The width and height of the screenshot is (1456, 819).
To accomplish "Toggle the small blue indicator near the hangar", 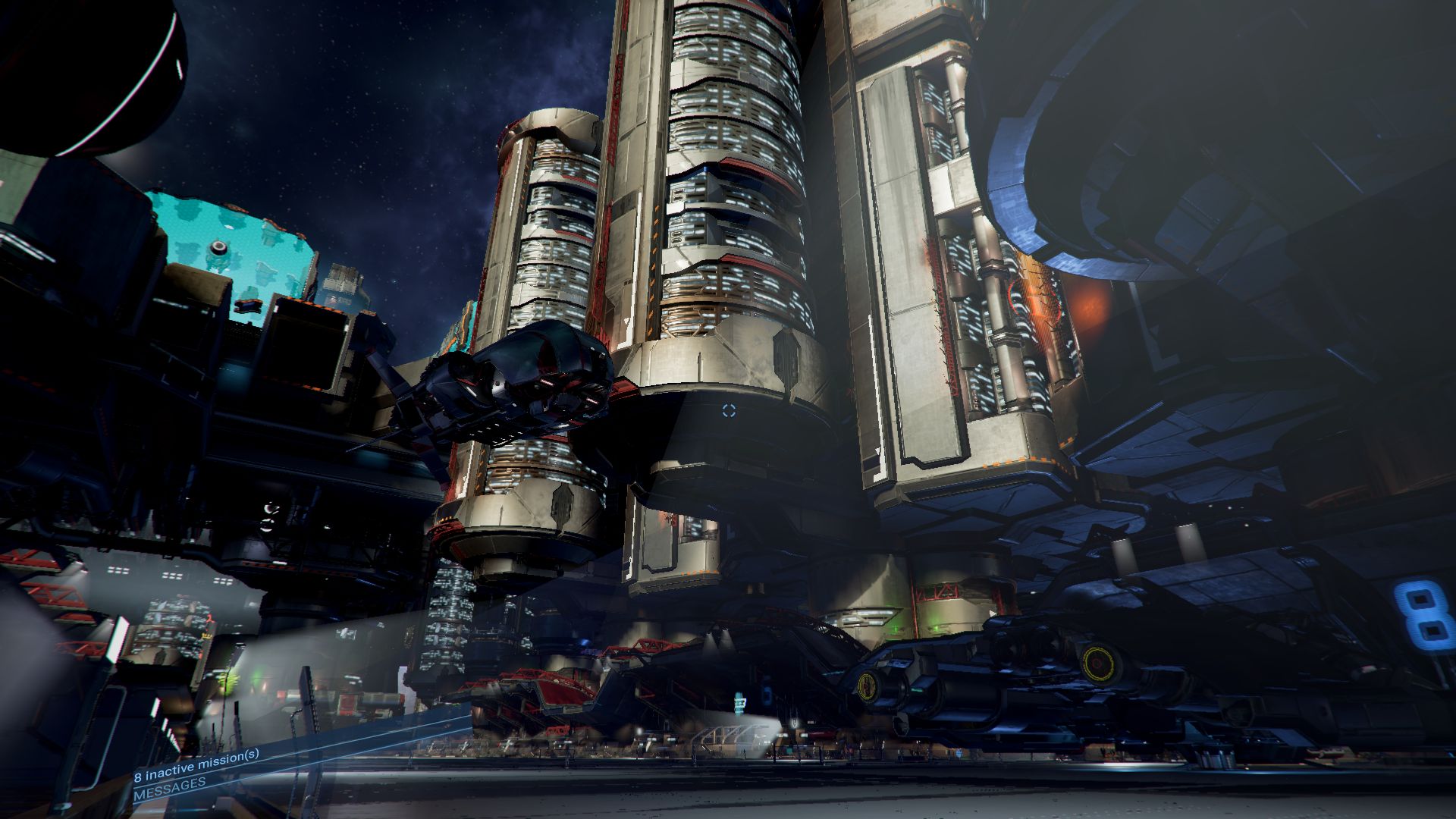I will point(767,693).
